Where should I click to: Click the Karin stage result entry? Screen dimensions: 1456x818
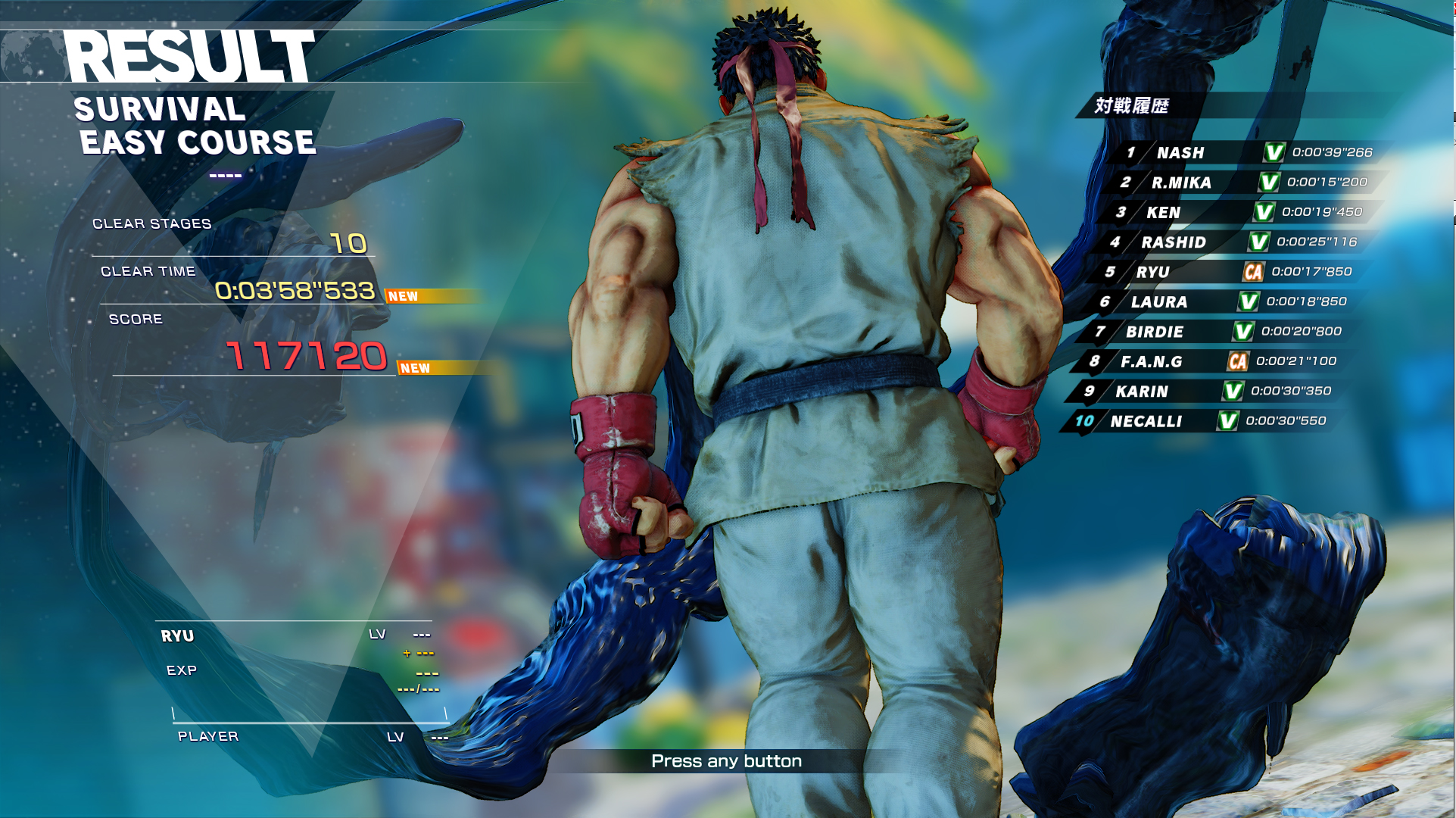[1207, 392]
